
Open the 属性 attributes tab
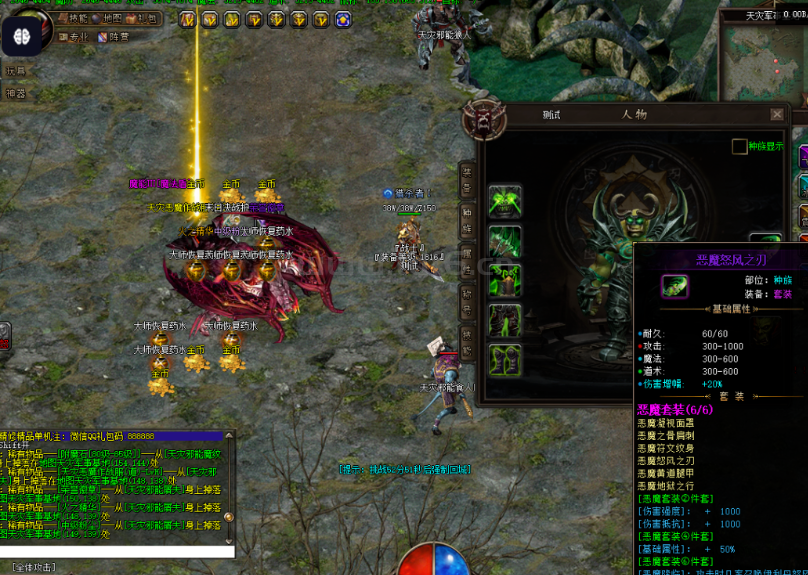click(x=467, y=258)
